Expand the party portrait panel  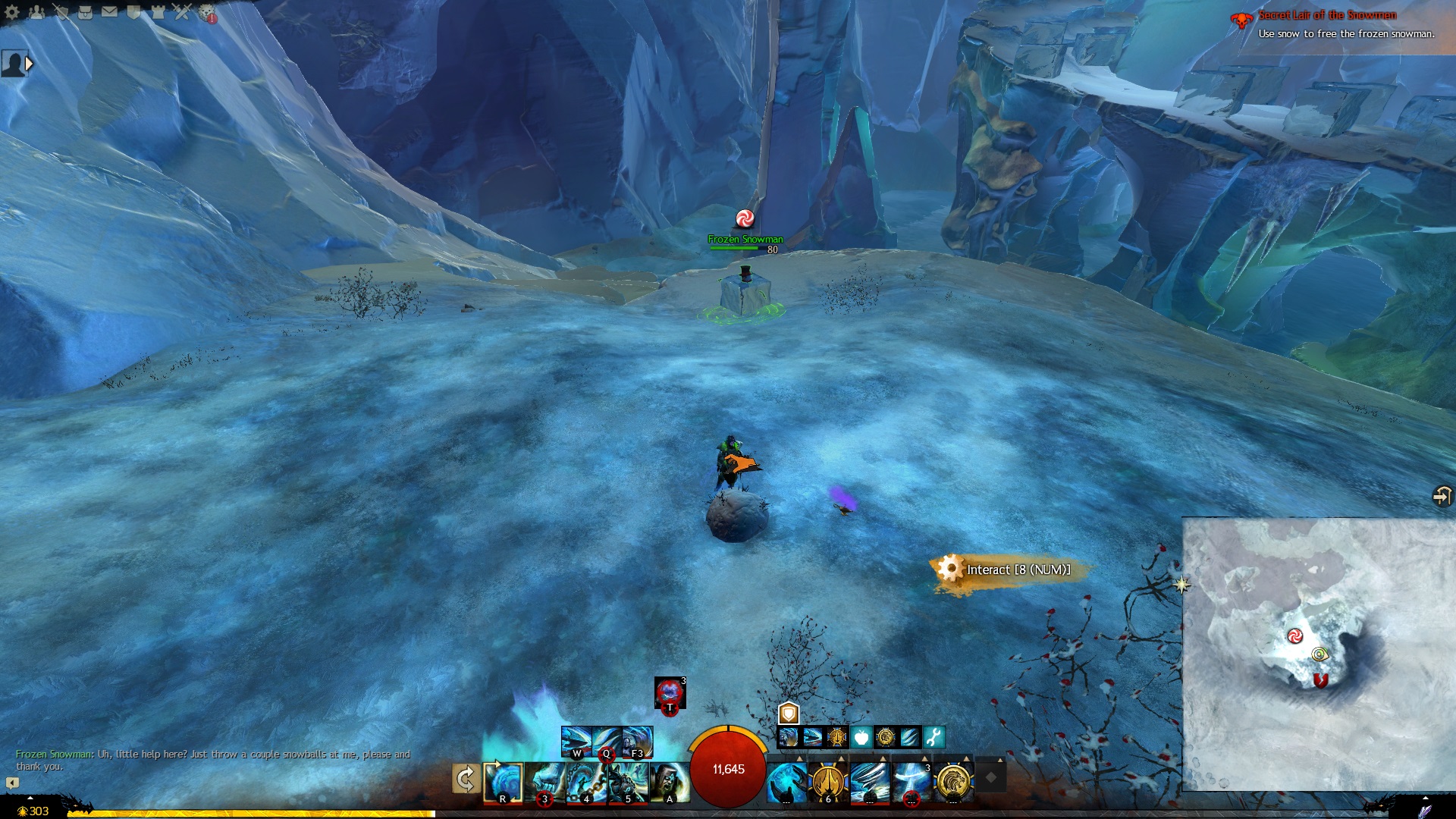tap(30, 64)
